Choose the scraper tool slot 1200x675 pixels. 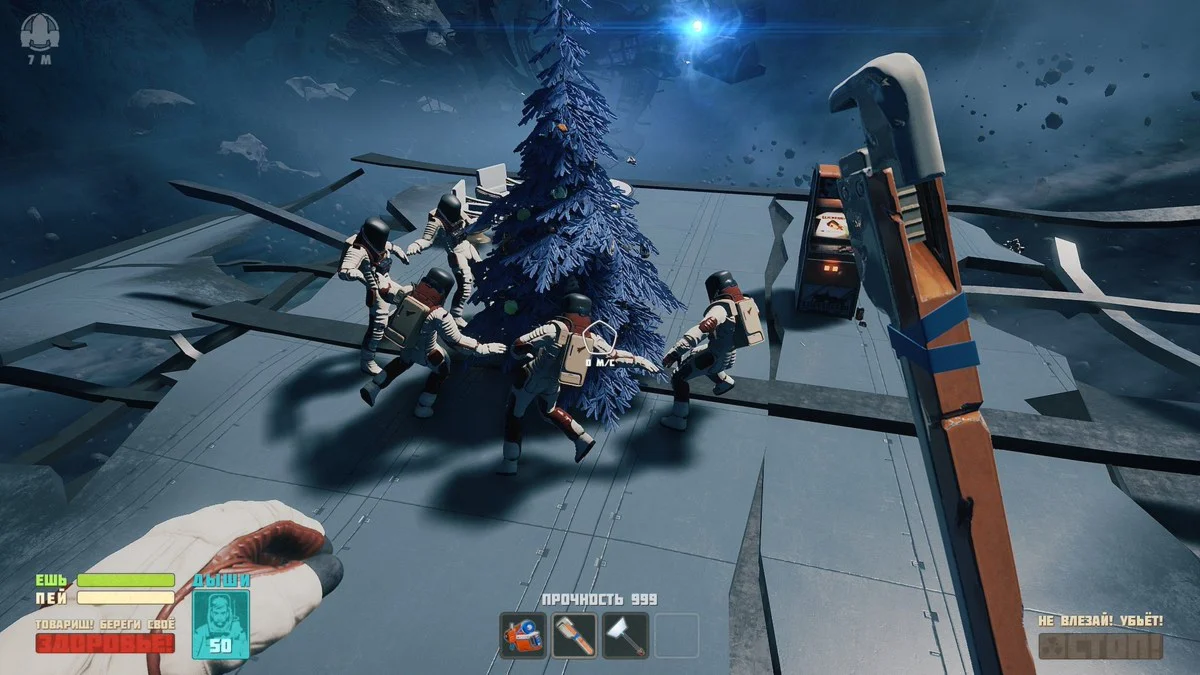[625, 635]
